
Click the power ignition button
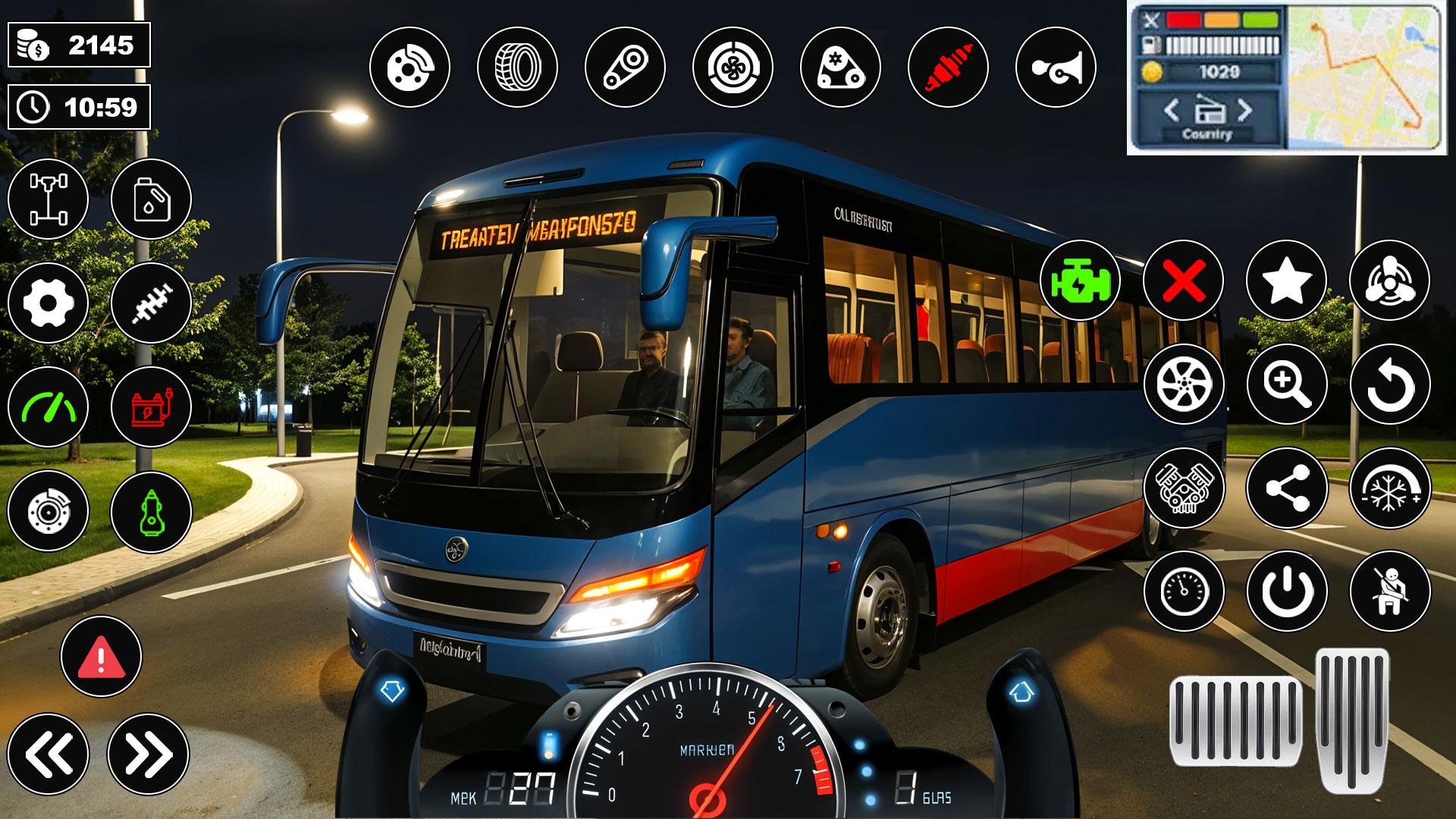[1286, 591]
